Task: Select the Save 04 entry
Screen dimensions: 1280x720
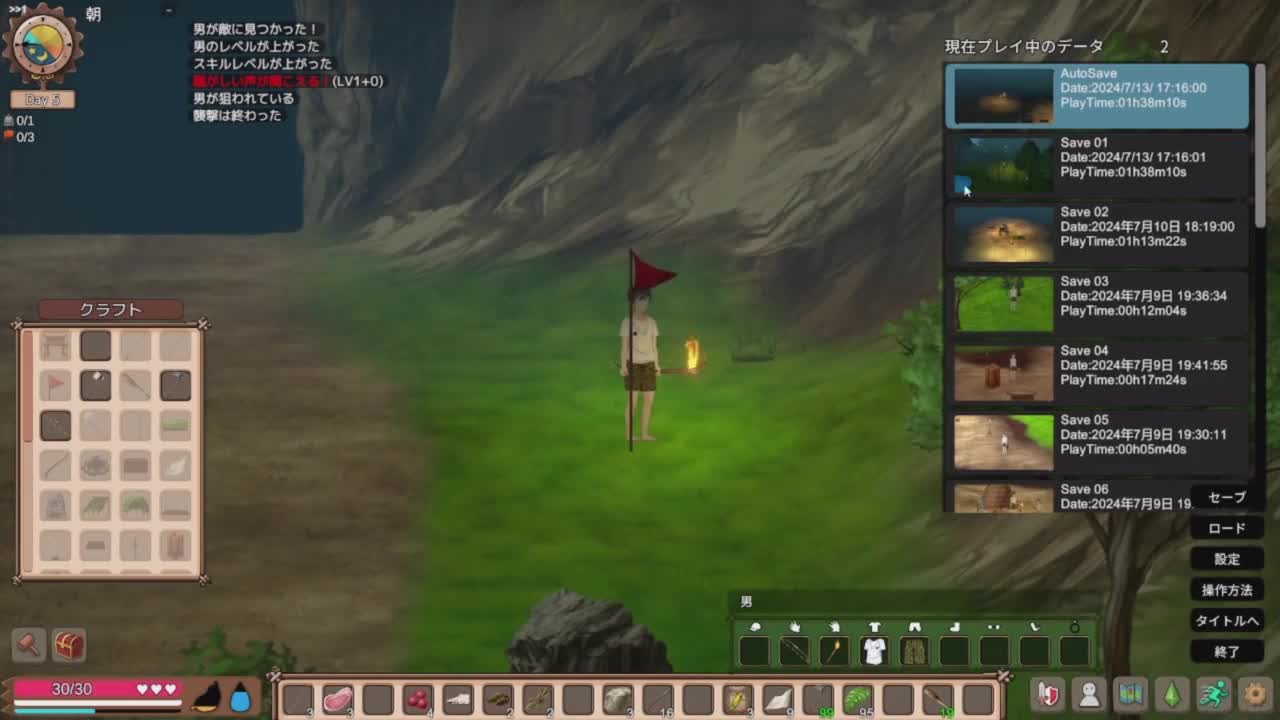Action: tap(1097, 372)
